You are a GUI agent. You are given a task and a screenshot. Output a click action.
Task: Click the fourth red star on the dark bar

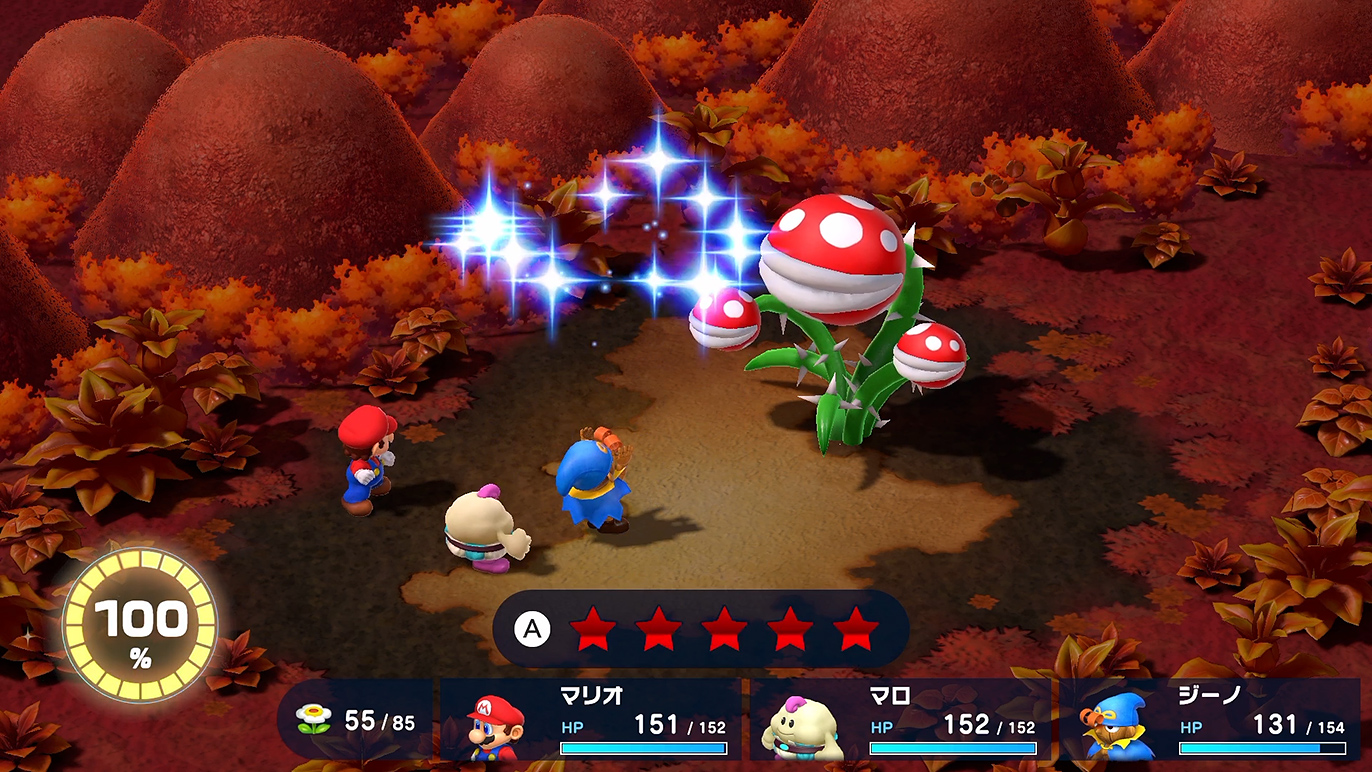790,629
